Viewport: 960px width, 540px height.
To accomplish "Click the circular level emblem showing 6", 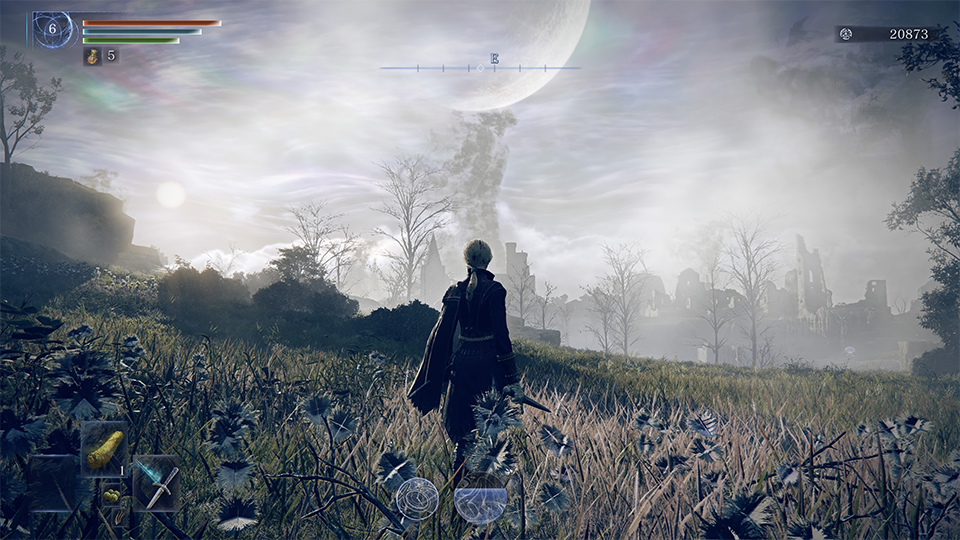I will coord(53,30).
